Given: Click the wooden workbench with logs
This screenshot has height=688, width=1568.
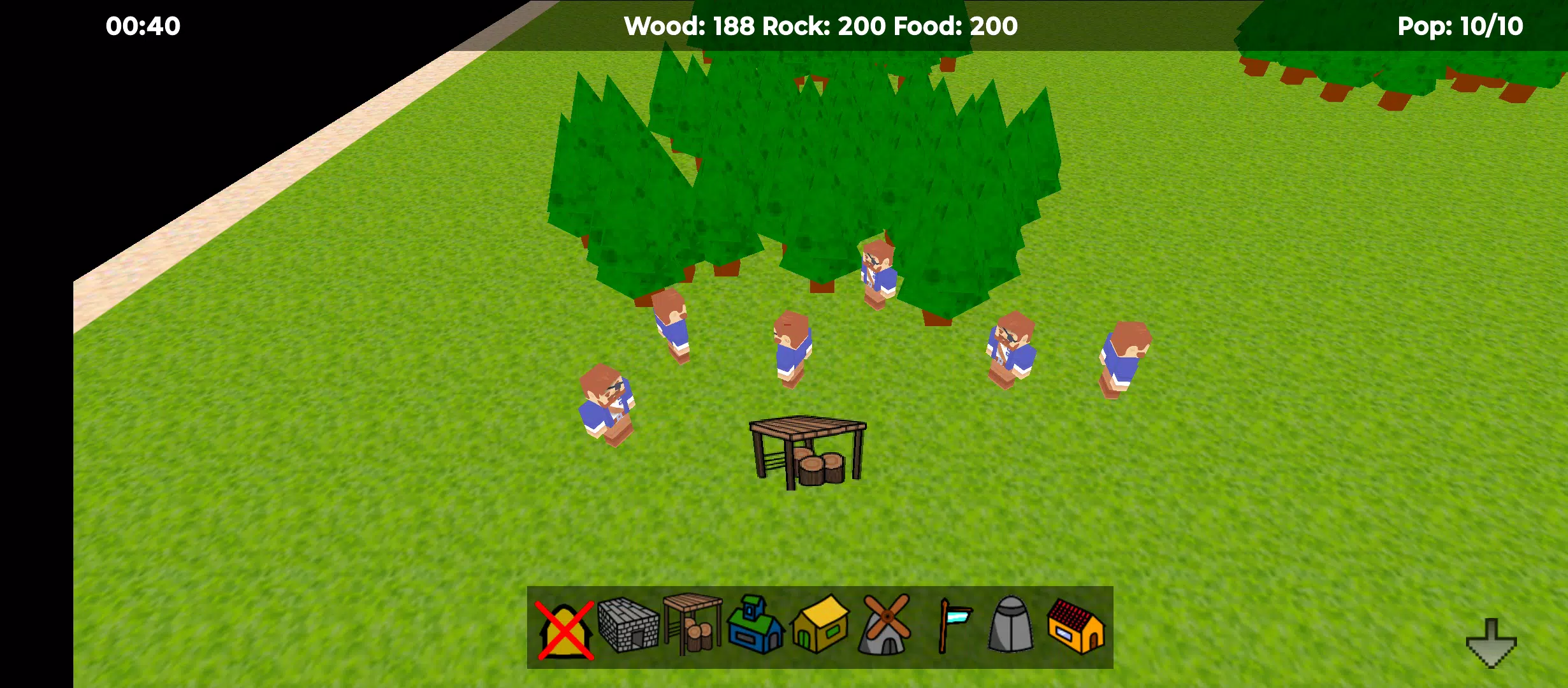Looking at the screenshot, I should pos(808,449).
